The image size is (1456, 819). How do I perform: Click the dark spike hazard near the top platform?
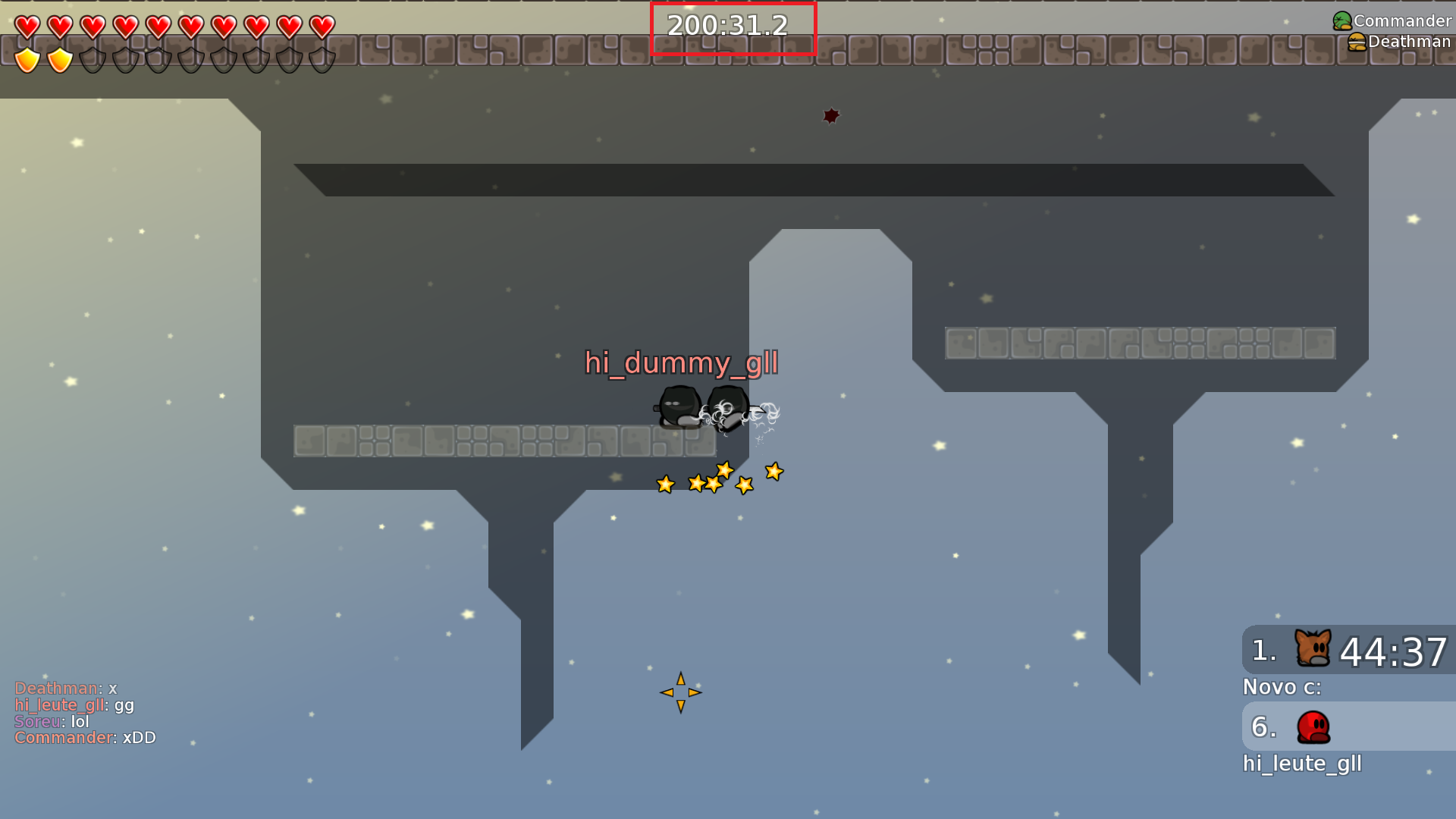[830, 115]
